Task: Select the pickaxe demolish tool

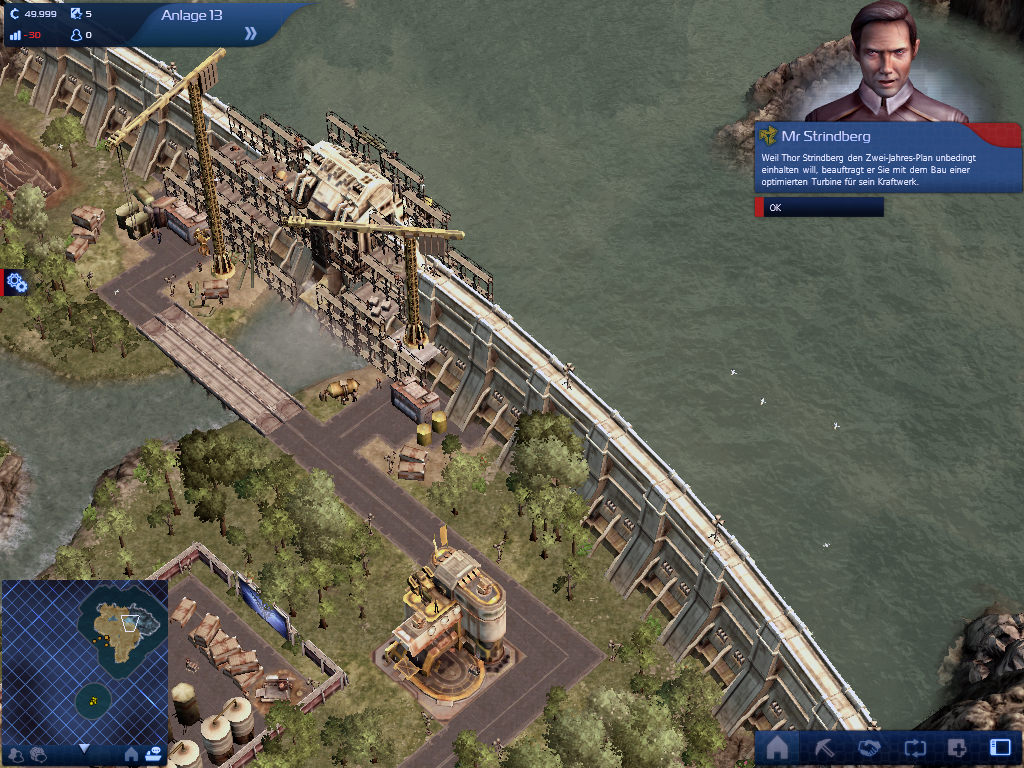Action: point(824,748)
